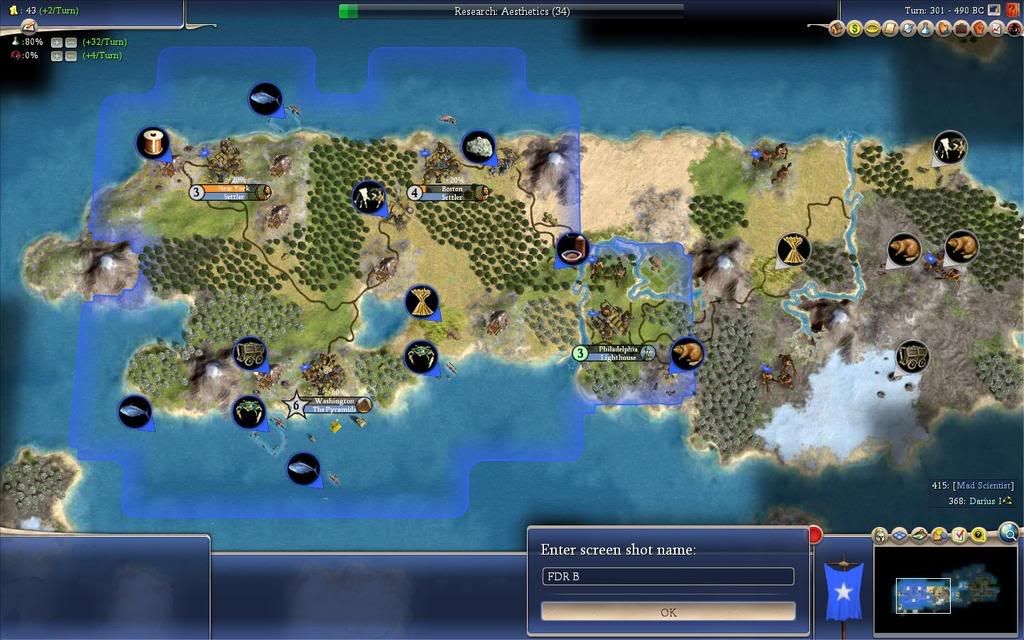This screenshot has width=1024, height=640.
Task: Increase the research rate with plus button
Action: point(57,42)
